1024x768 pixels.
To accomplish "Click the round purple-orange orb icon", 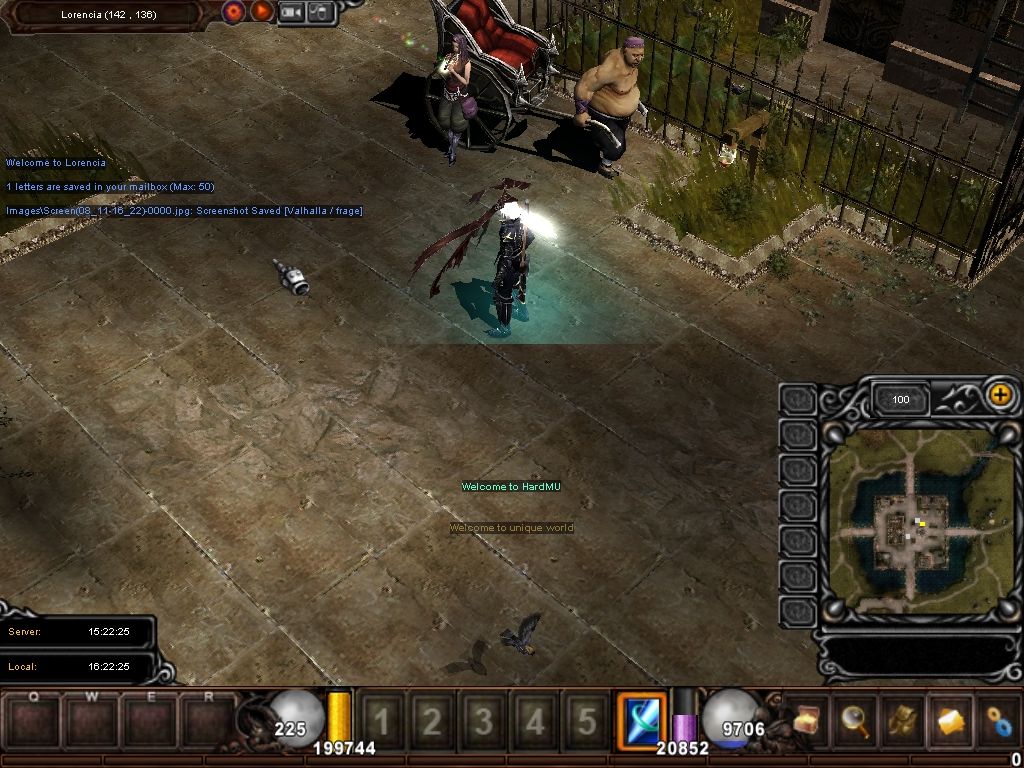I will tap(234, 12).
